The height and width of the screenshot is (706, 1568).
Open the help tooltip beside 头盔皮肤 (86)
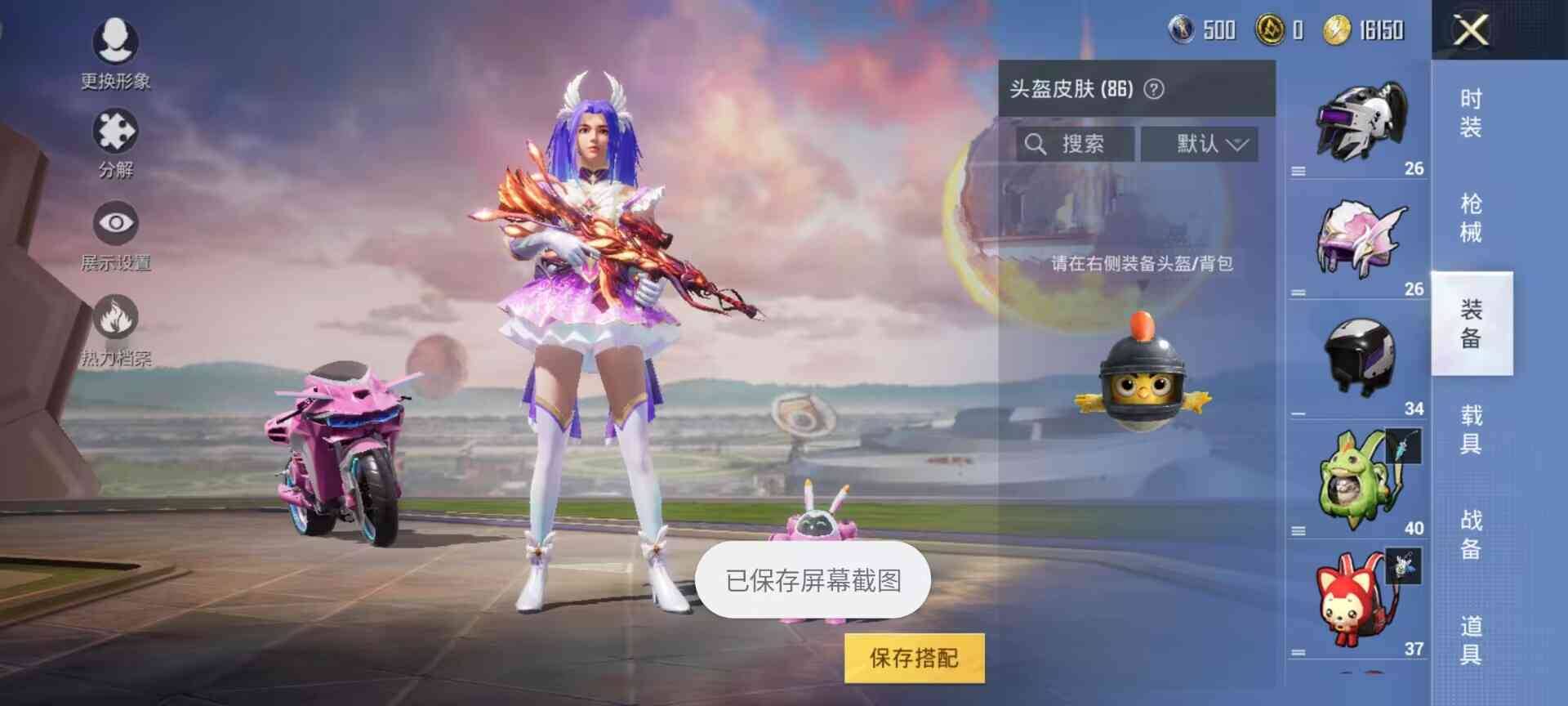pyautogui.click(x=1154, y=90)
